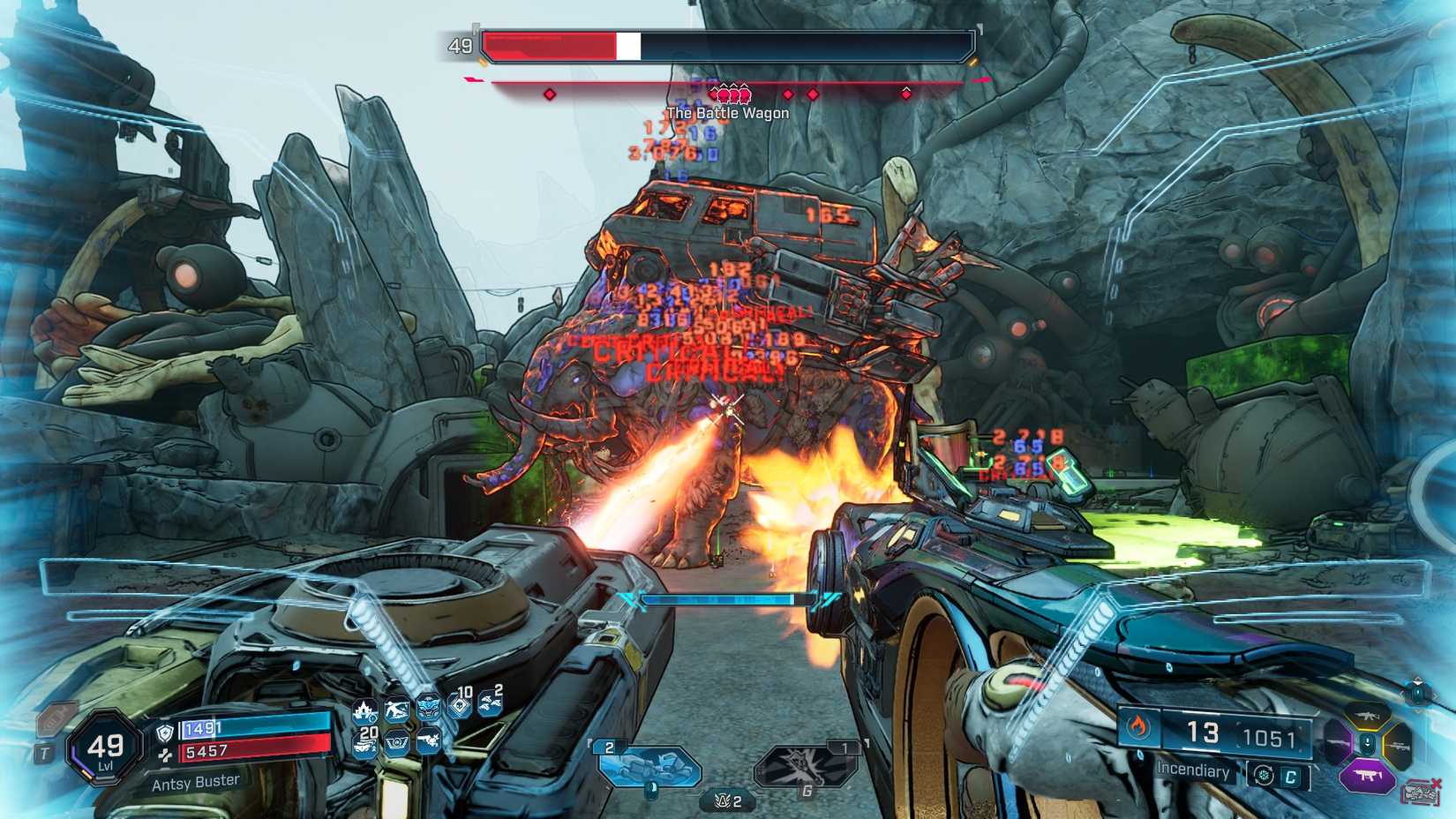Click the shield icon beside the shield bar

coord(165,732)
